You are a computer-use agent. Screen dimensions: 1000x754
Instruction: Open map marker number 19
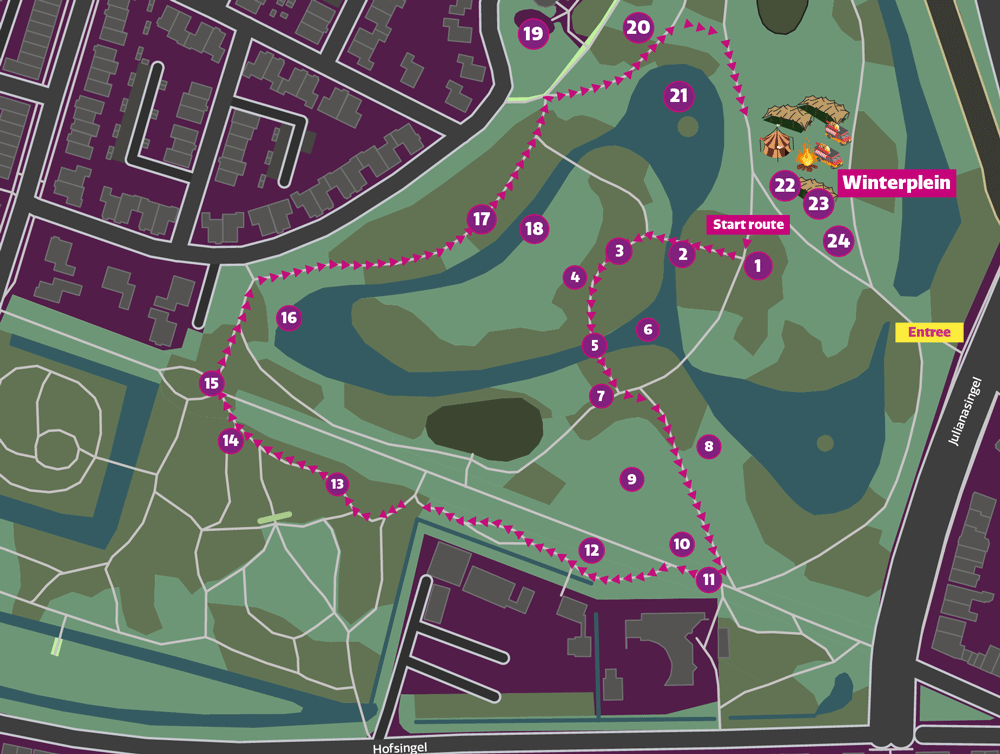click(x=533, y=34)
